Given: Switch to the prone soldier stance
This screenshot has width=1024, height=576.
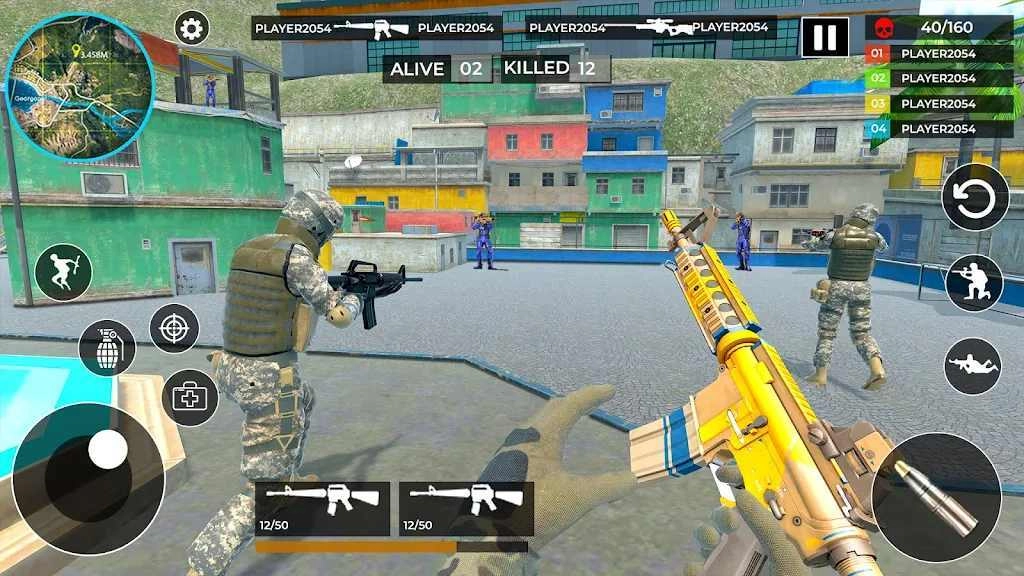Looking at the screenshot, I should [x=972, y=366].
